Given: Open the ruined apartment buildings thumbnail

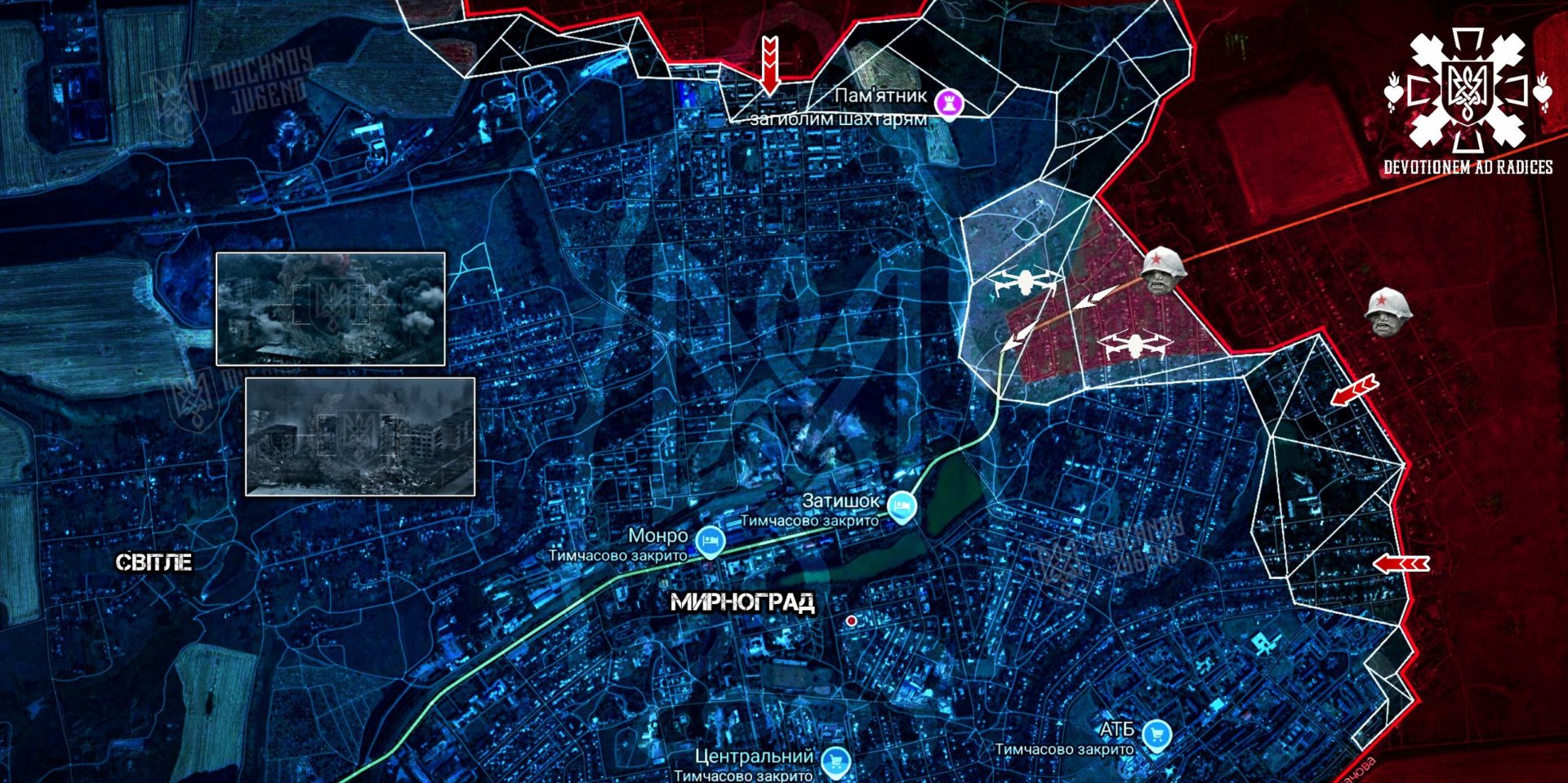Looking at the screenshot, I should (x=360, y=436).
